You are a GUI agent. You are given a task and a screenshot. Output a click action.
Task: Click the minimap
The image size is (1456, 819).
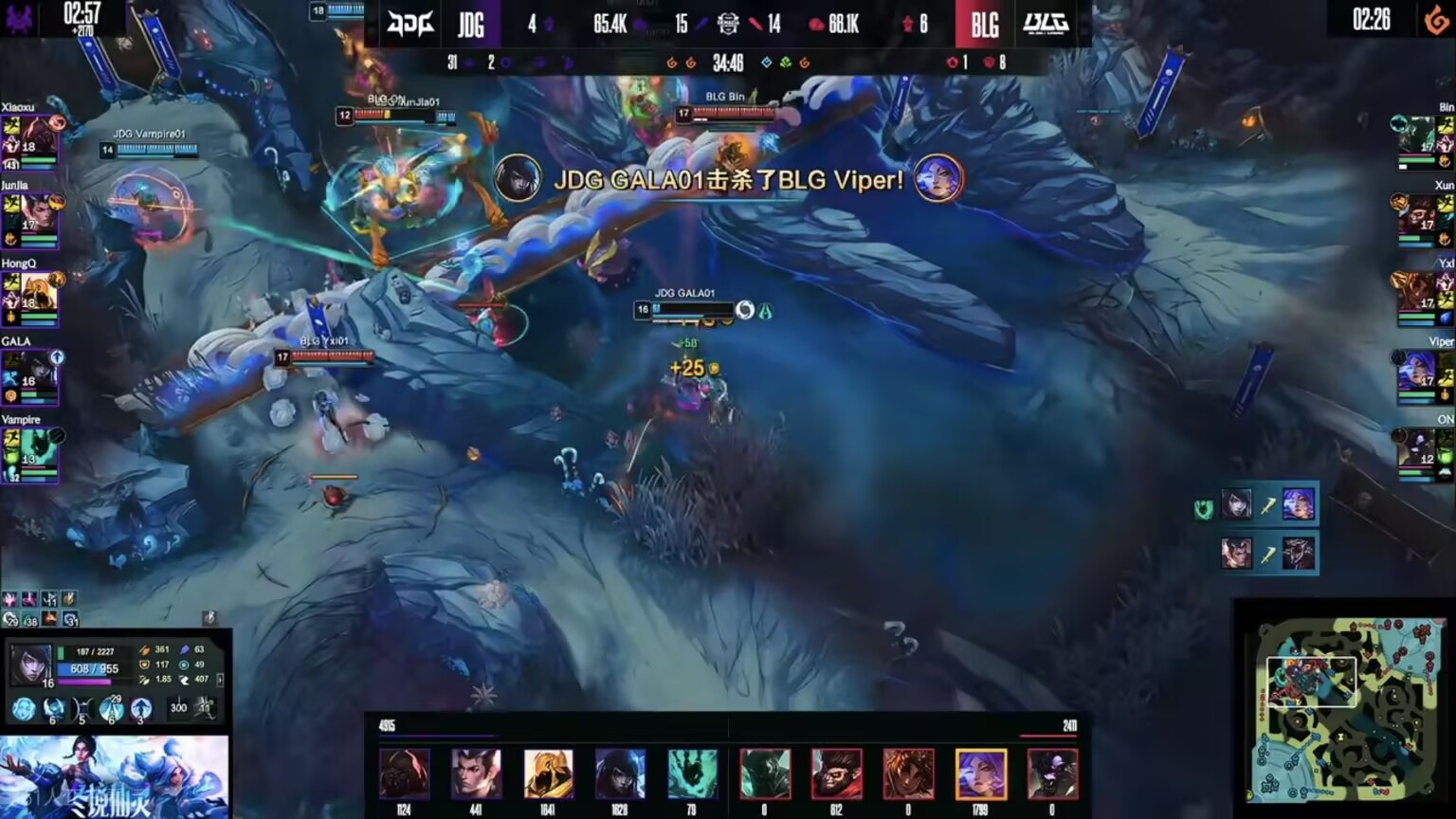pos(1344,708)
